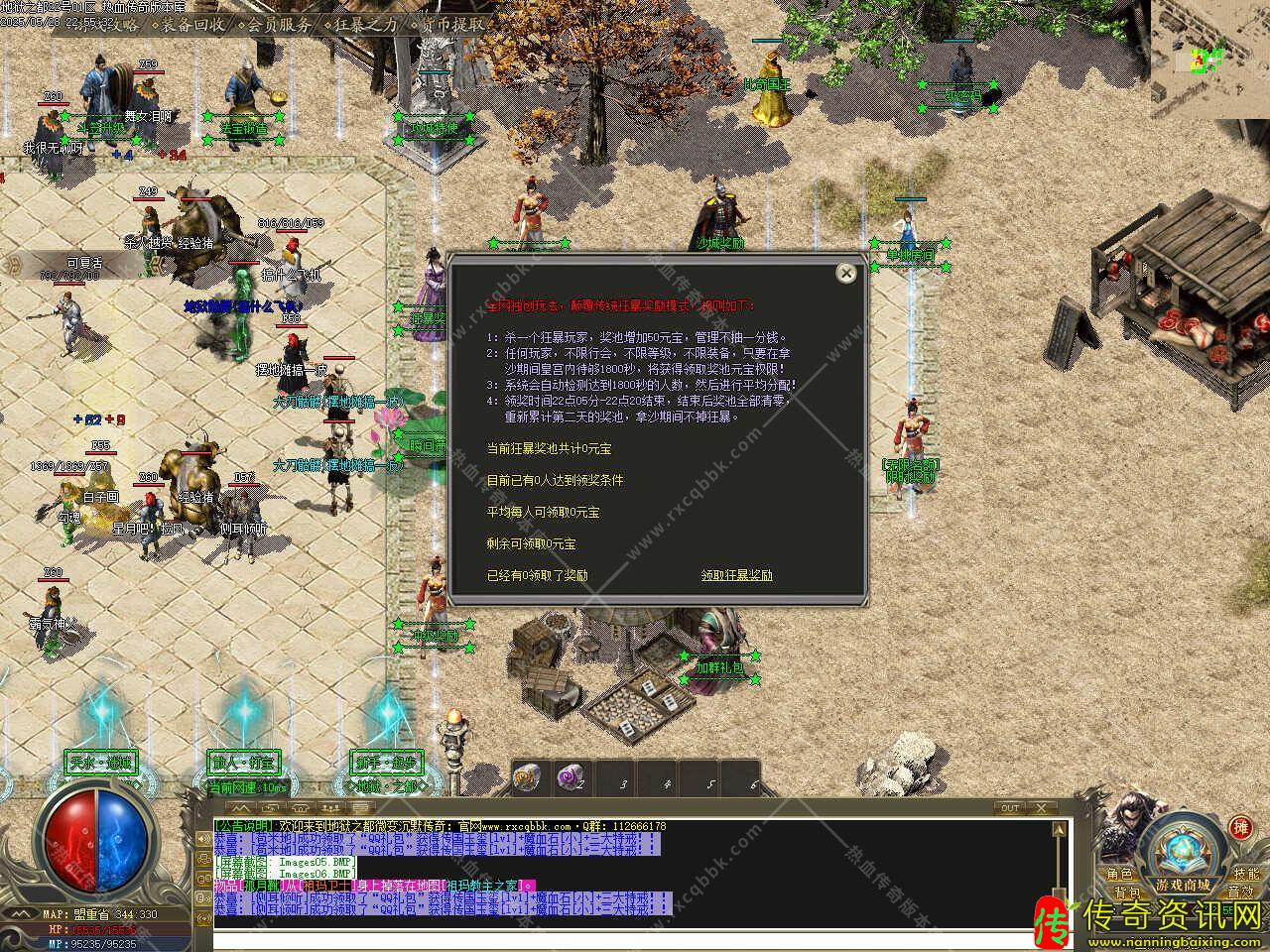Open the 游戏商城 game shop
This screenshot has width=1270, height=952.
click(x=1183, y=884)
